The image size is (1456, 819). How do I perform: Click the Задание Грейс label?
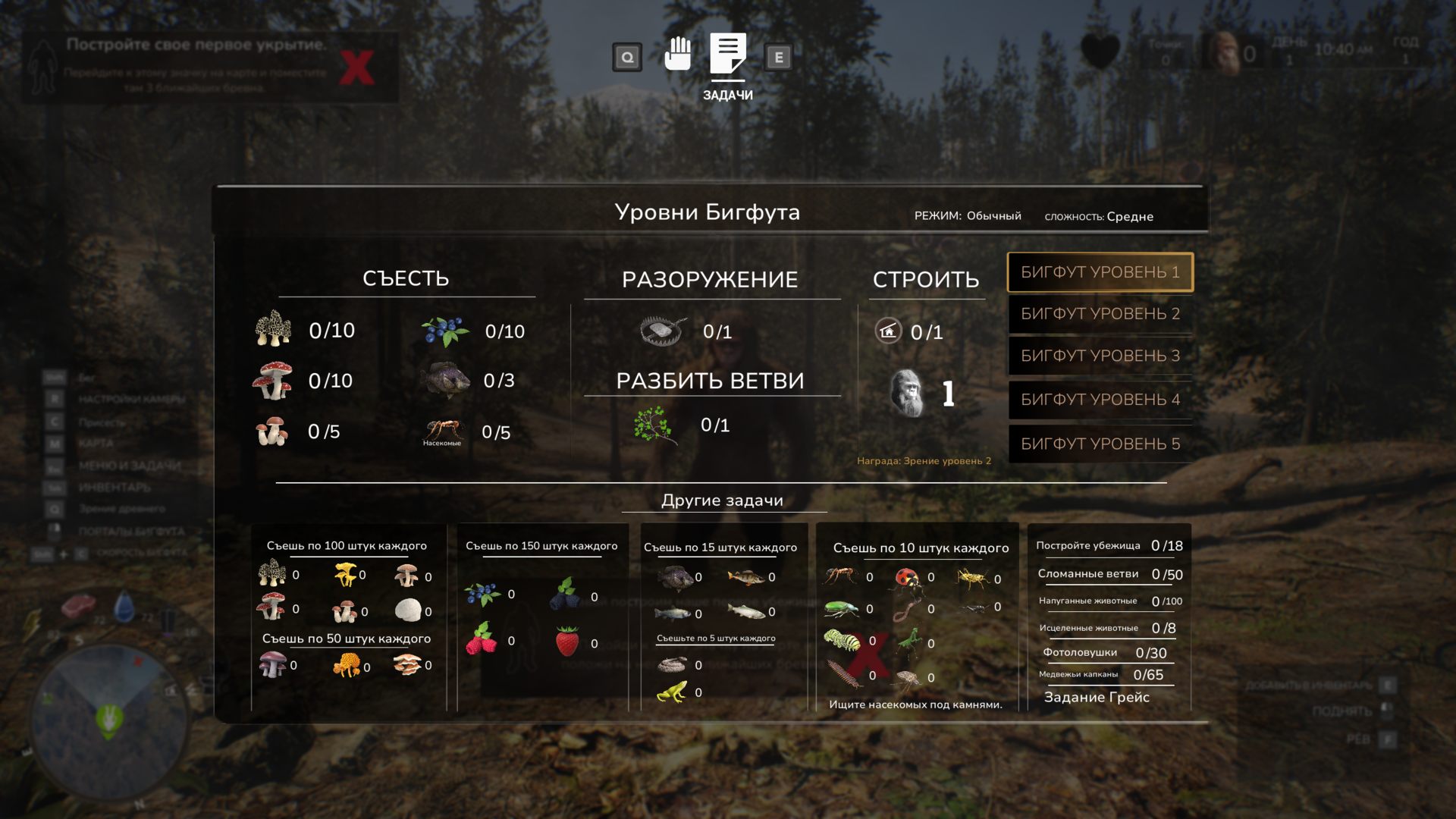coord(1097,698)
